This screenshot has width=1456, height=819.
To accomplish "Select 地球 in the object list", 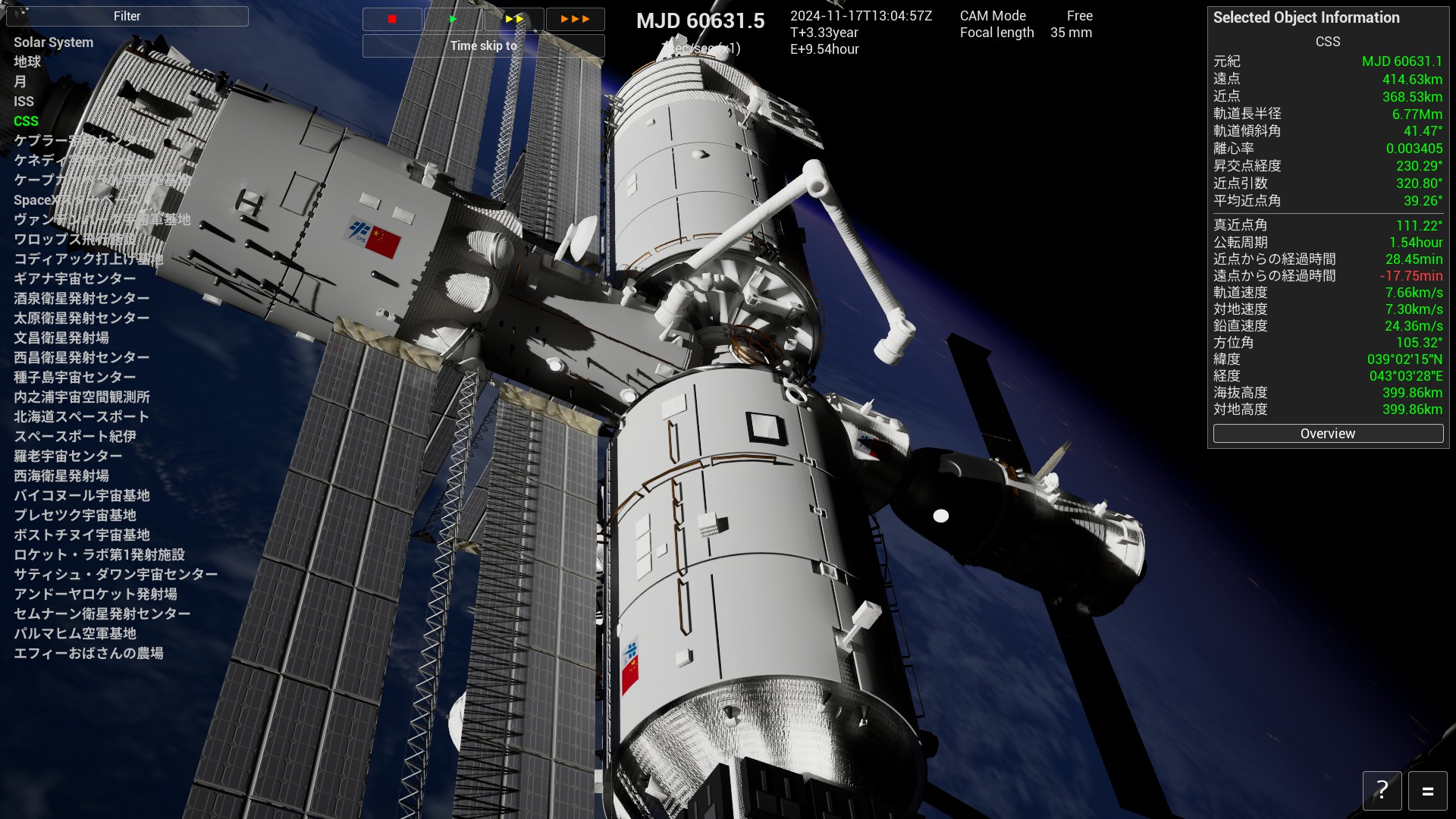I will (x=27, y=61).
